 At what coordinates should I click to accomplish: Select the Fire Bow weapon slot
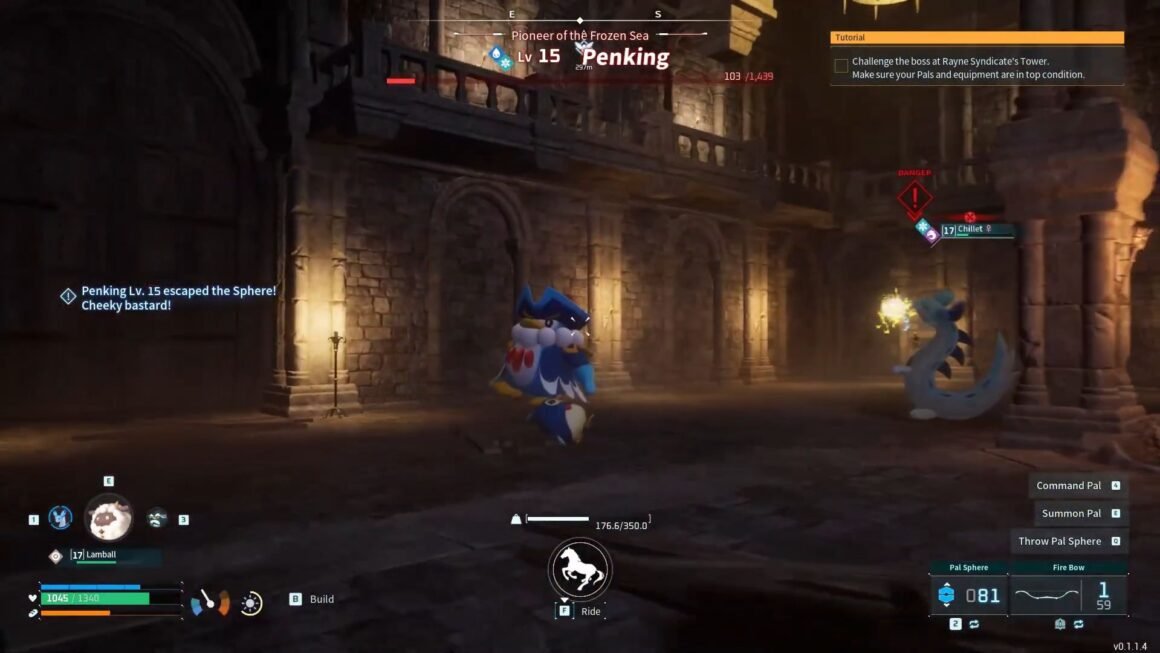click(1068, 595)
